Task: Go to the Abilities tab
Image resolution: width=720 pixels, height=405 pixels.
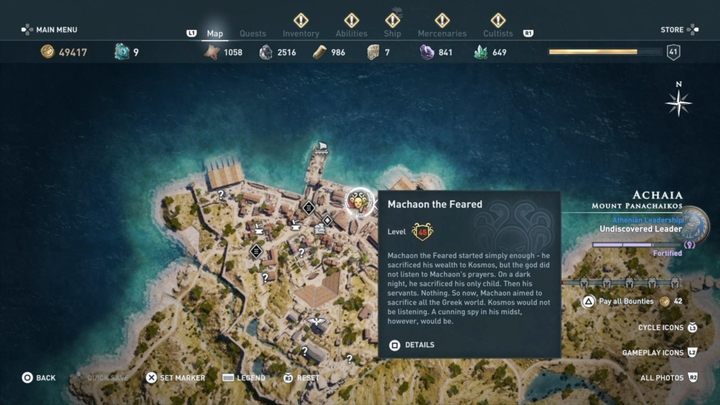Action: (351, 33)
